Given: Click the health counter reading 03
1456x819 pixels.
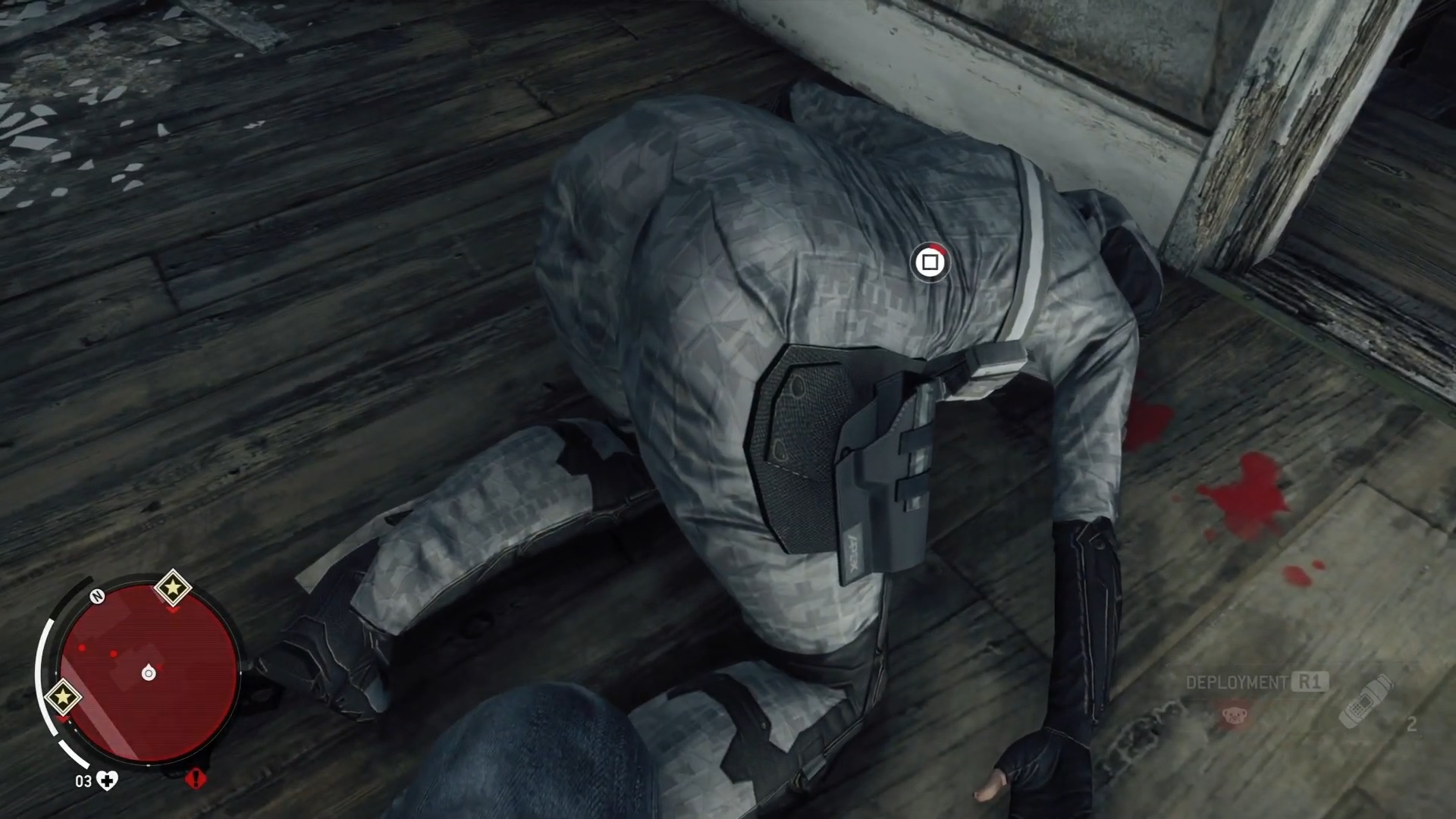Looking at the screenshot, I should [84, 781].
